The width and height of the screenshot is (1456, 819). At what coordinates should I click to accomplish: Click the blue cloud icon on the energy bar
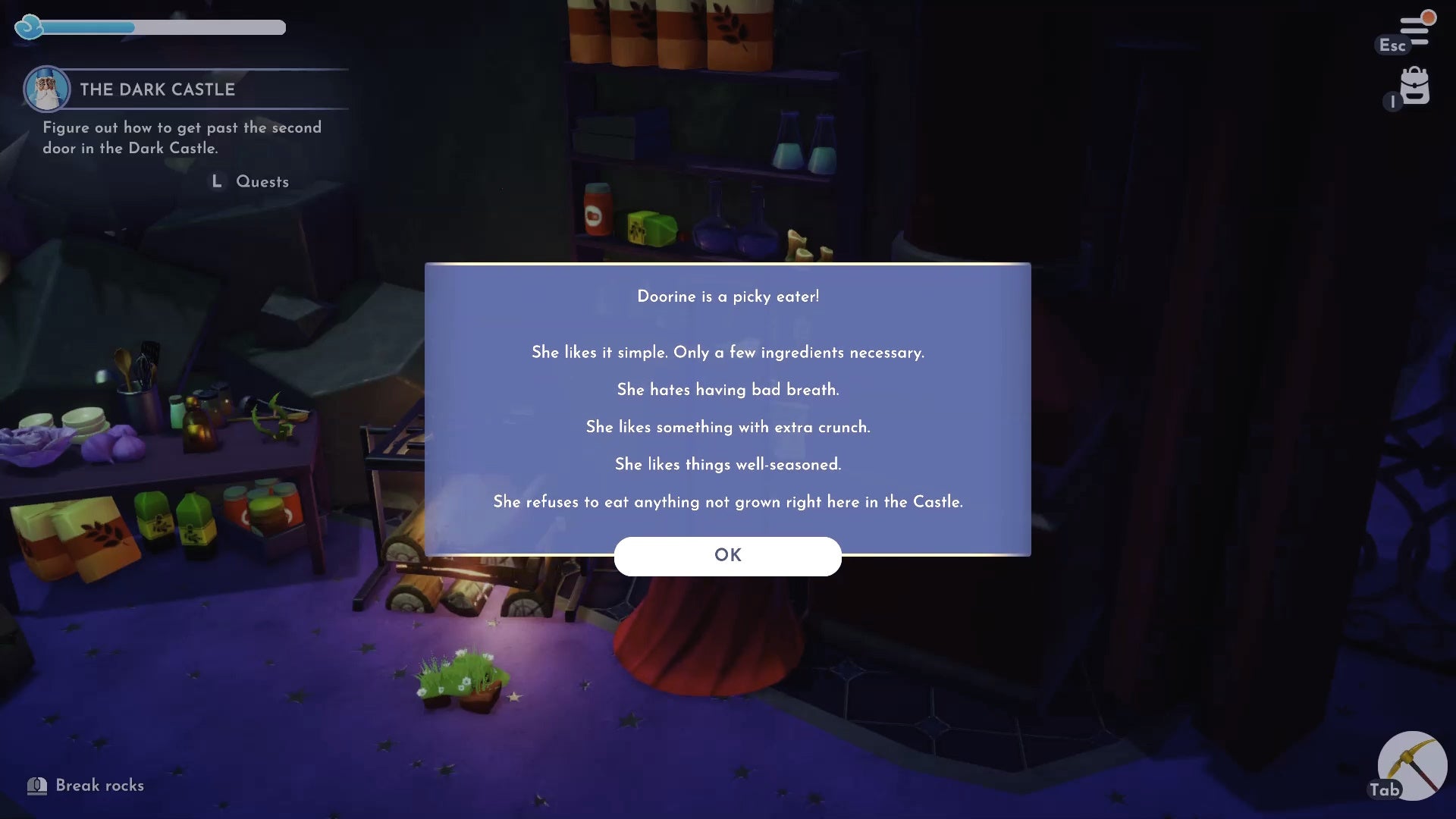29,27
